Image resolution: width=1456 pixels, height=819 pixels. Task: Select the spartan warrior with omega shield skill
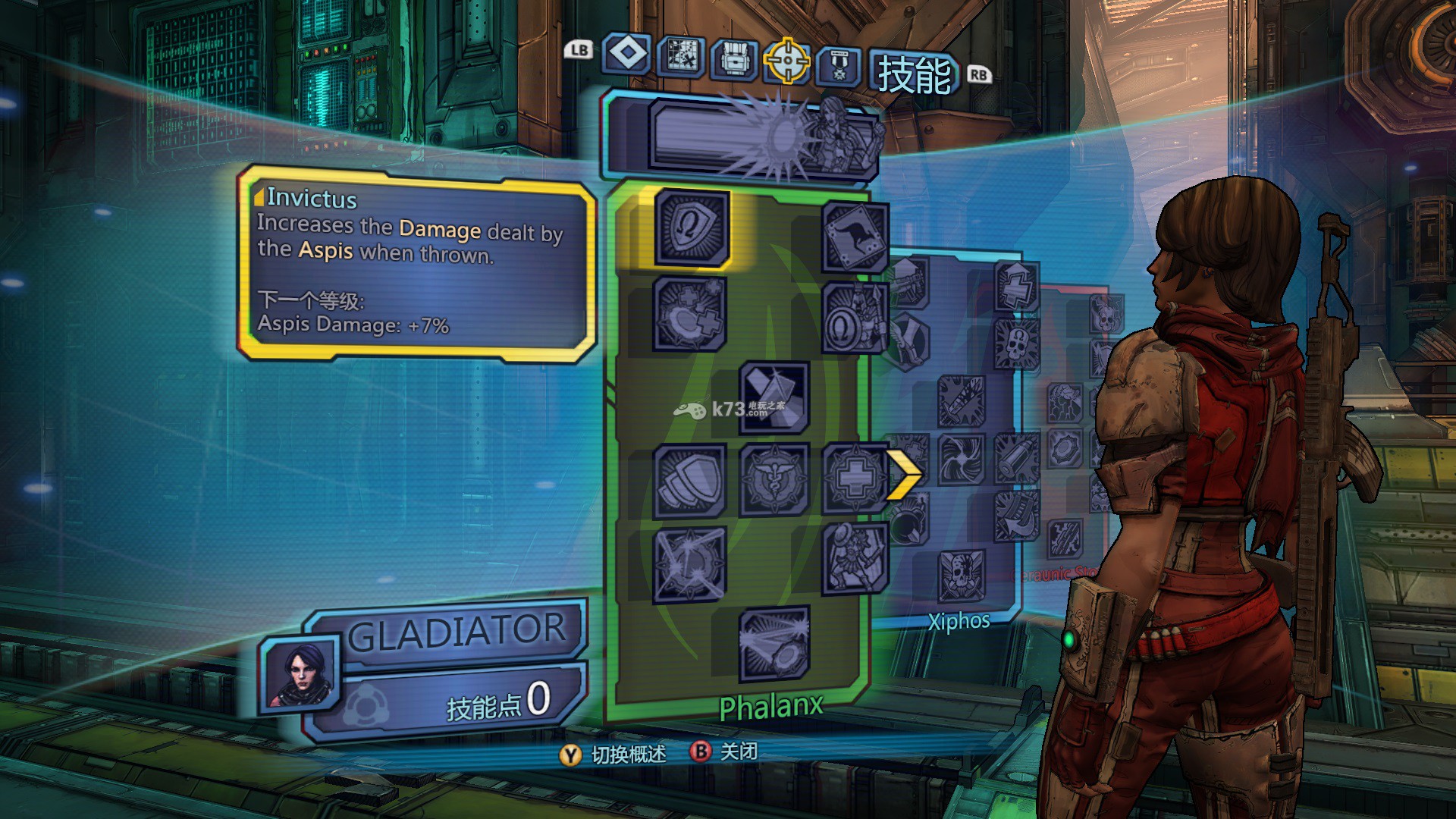tap(855, 318)
